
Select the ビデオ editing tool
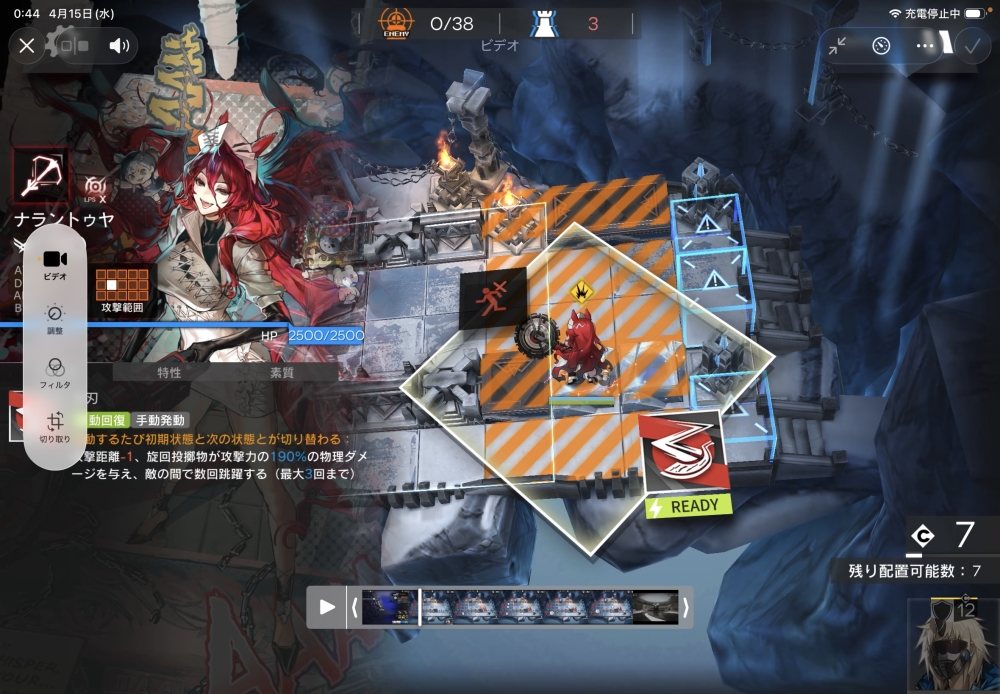(55, 264)
